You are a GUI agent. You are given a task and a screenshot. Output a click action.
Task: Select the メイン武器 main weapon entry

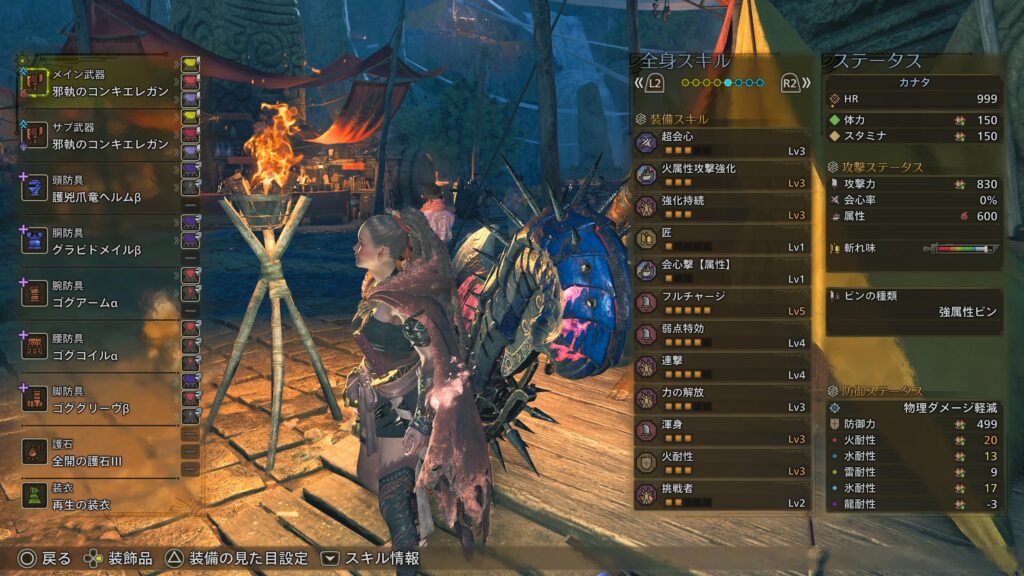click(x=100, y=82)
